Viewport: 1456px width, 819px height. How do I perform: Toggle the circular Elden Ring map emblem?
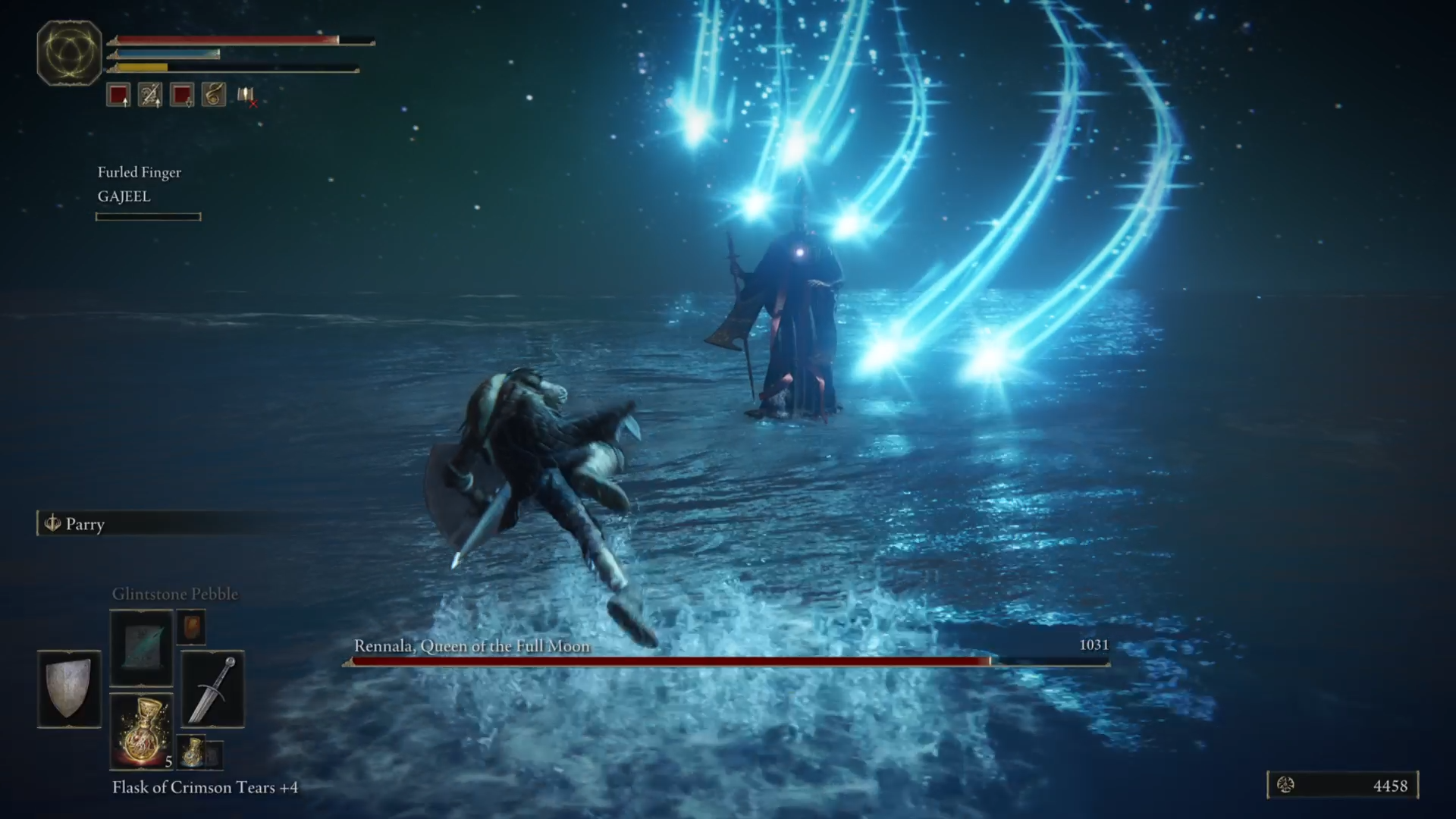tap(70, 52)
